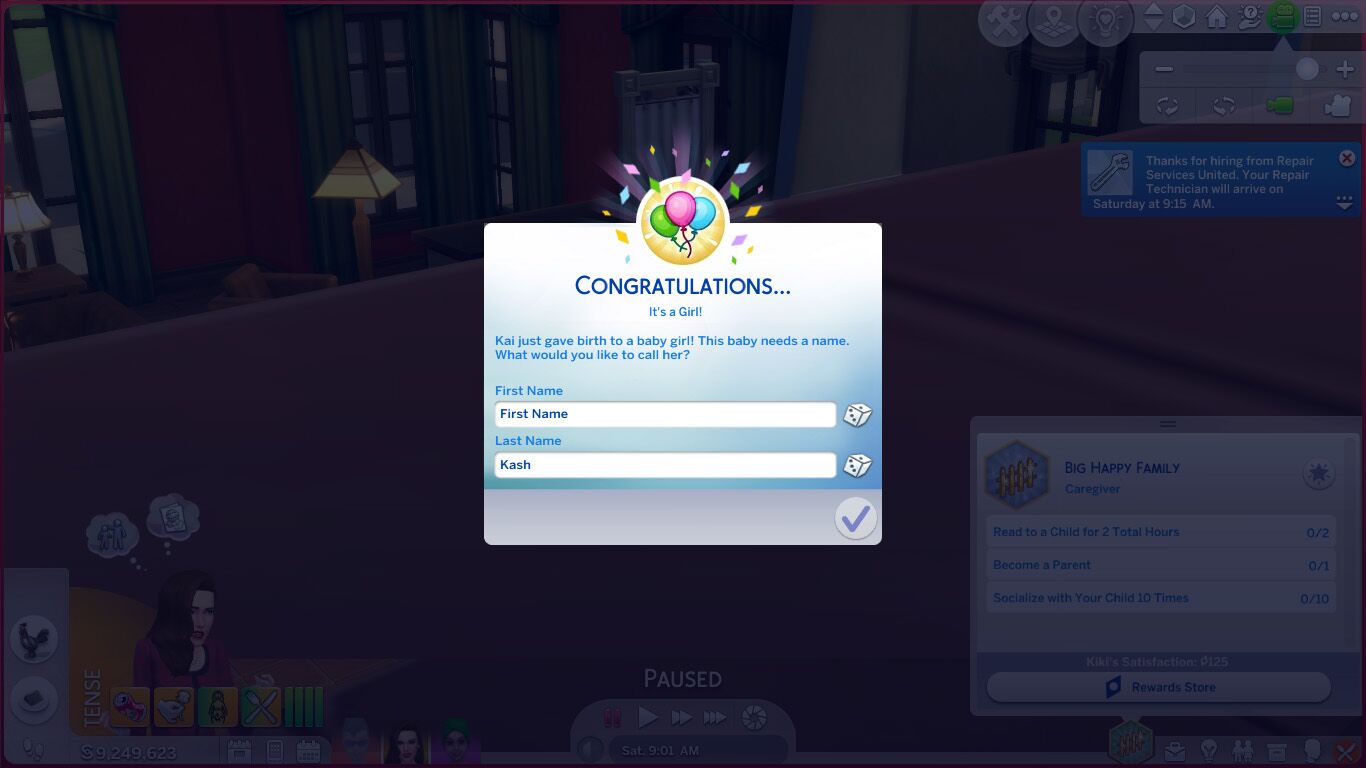The height and width of the screenshot is (768, 1366).
Task: Confirm the baby name with the checkmark
Action: click(855, 518)
